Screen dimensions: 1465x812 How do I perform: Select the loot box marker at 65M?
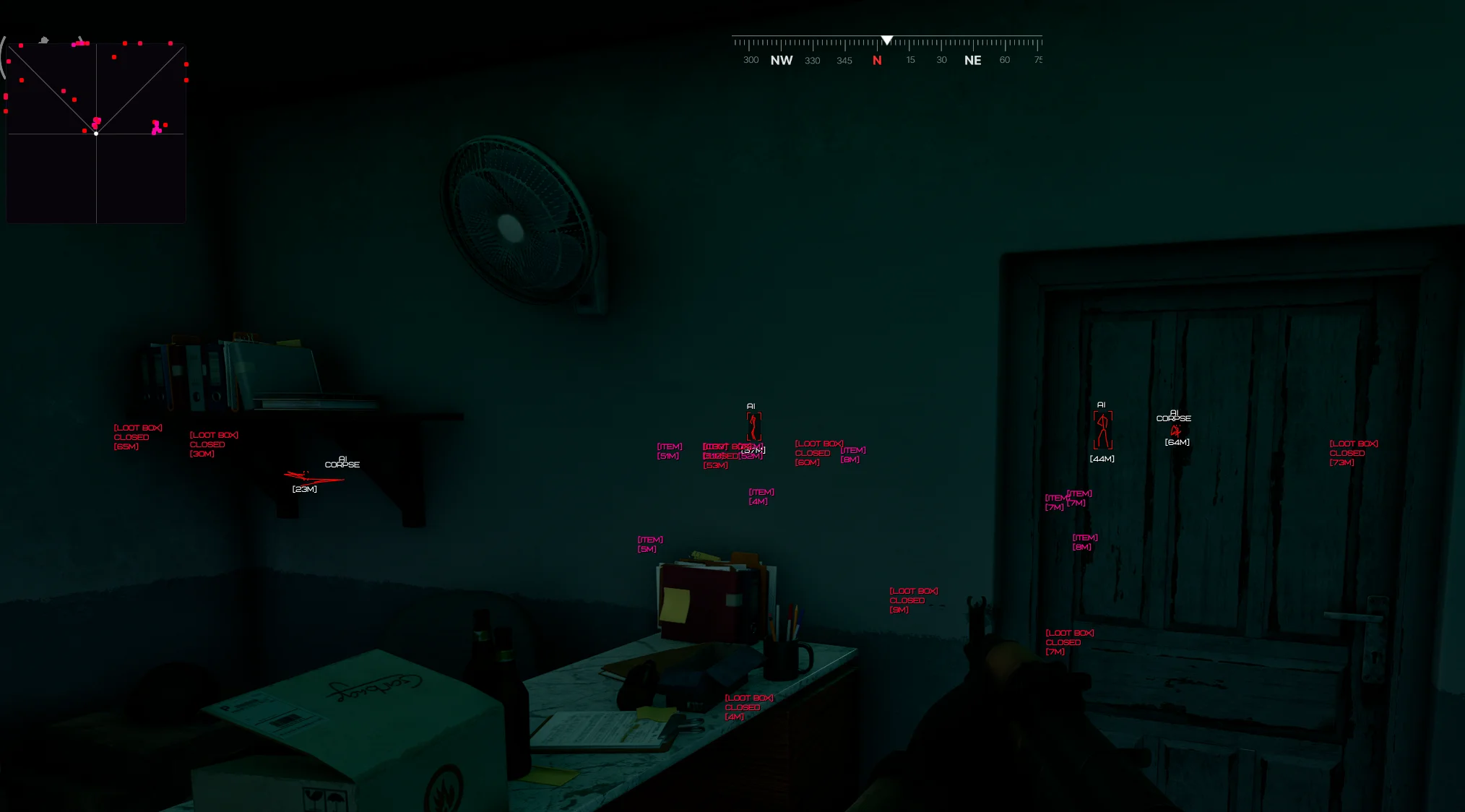click(137, 437)
